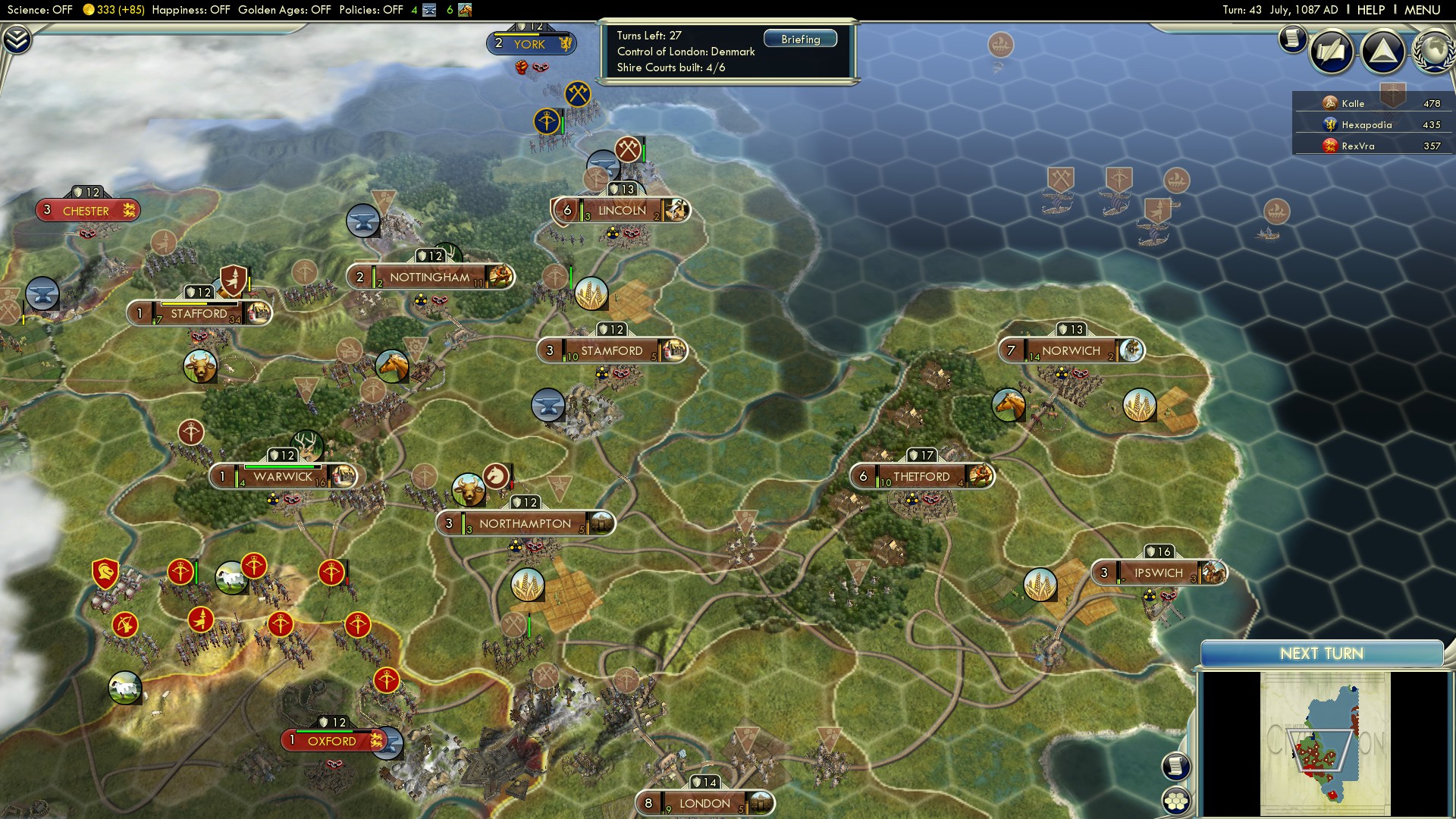Open the Norwich city banner
Viewport: 1456px width, 819px height.
1070,350
